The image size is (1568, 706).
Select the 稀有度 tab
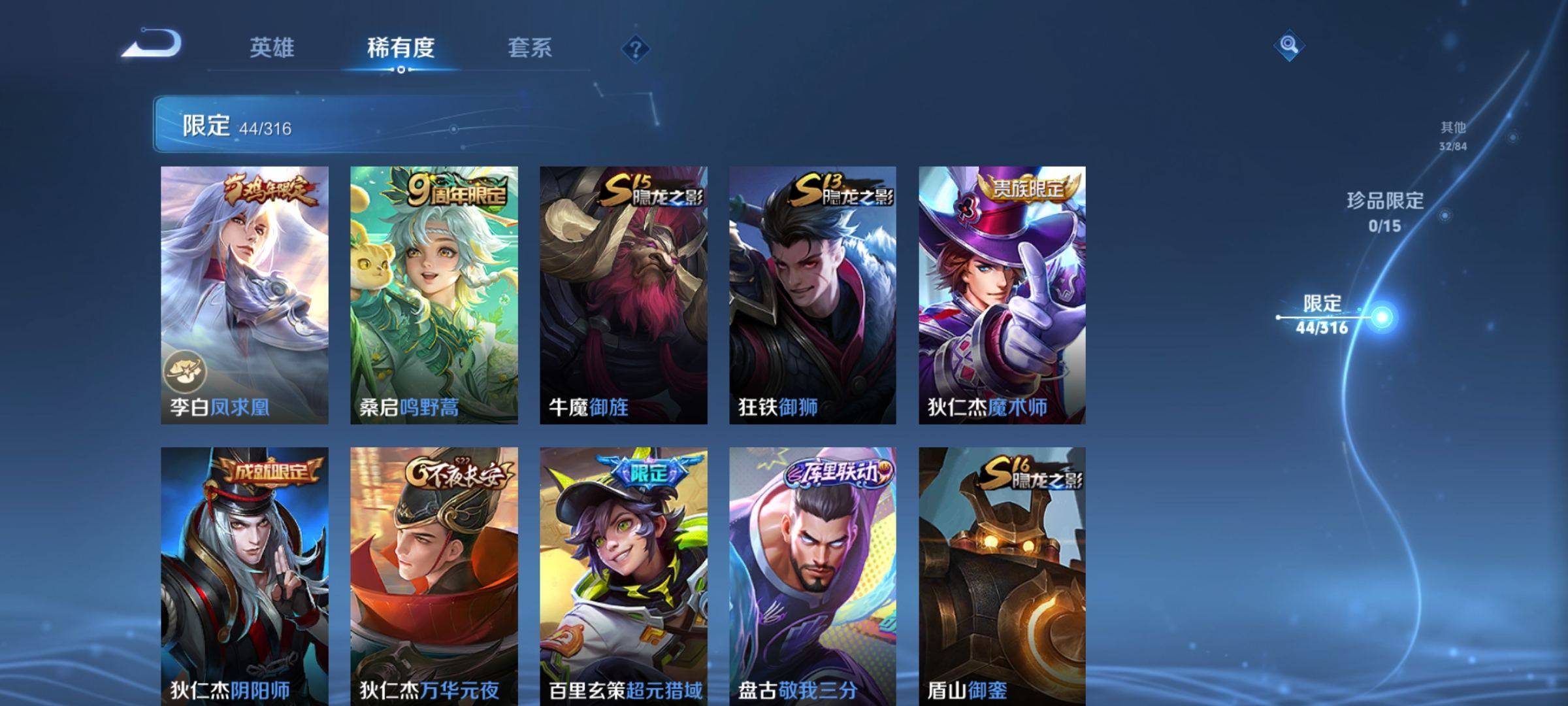pyautogui.click(x=400, y=48)
